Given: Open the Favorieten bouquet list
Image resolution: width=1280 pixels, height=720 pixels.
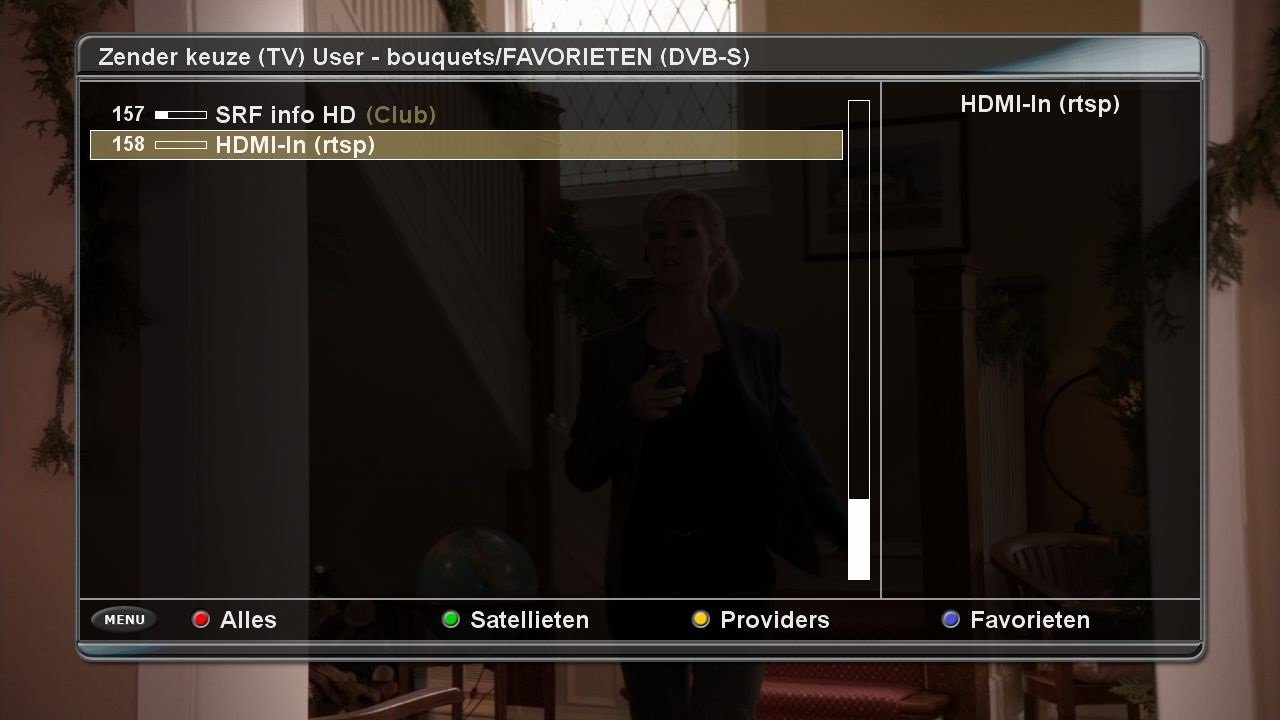Looking at the screenshot, I should (1029, 619).
